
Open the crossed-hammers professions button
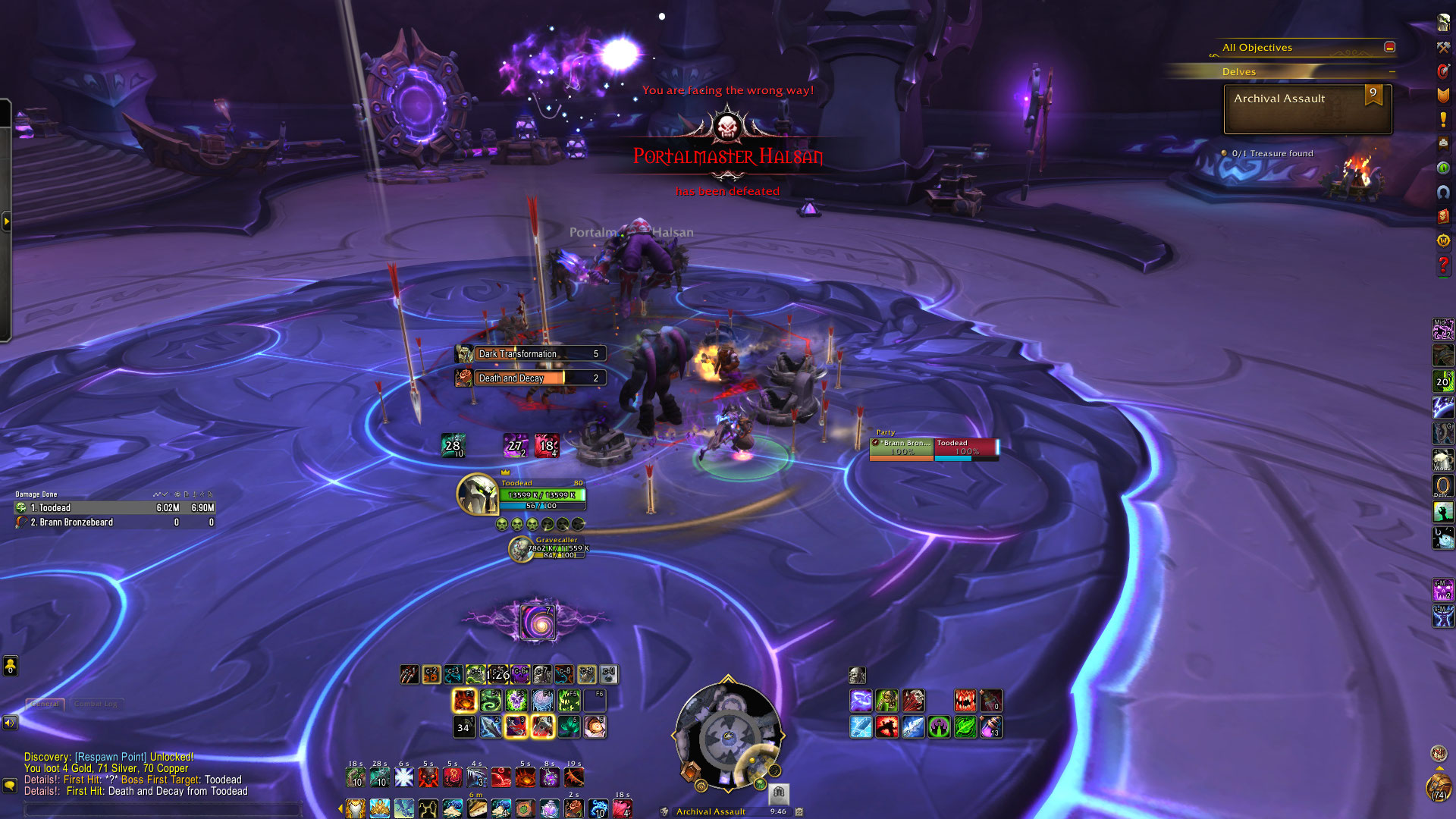tap(1443, 47)
